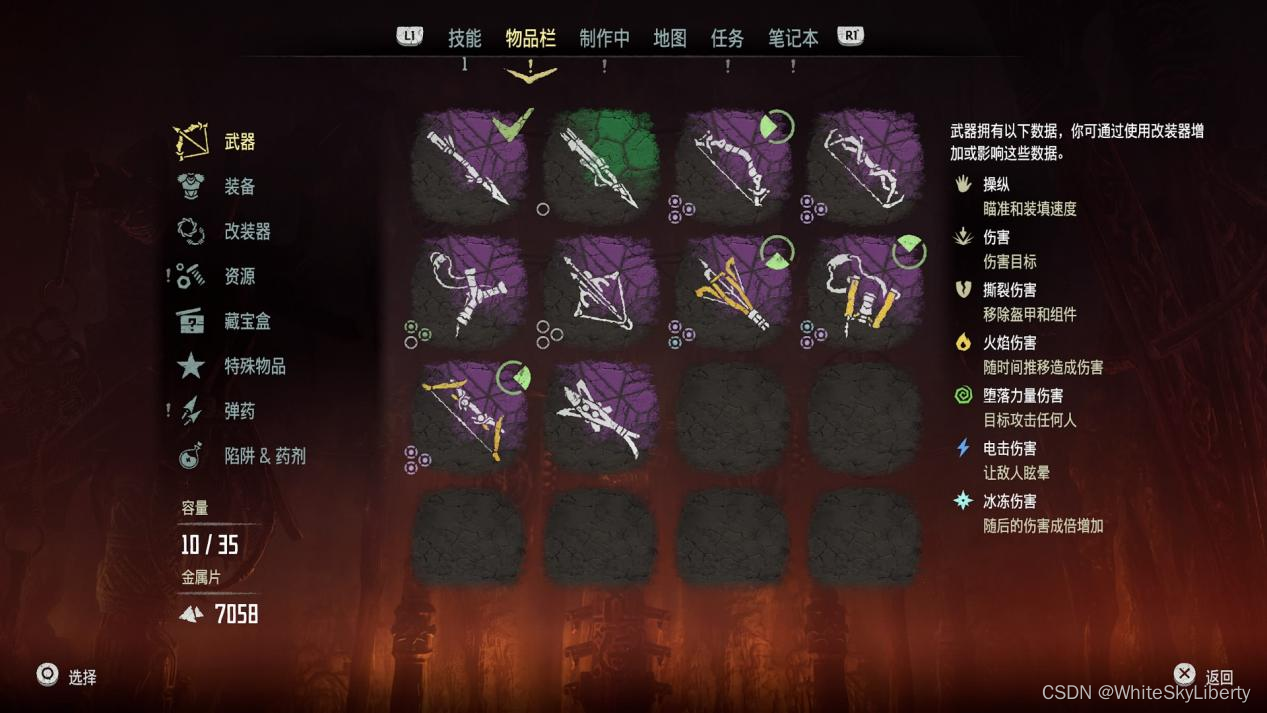Screen dimensions: 1267x713
Task: Choose the 改装器 (Modifications) category
Action: pyautogui.click(x=247, y=232)
